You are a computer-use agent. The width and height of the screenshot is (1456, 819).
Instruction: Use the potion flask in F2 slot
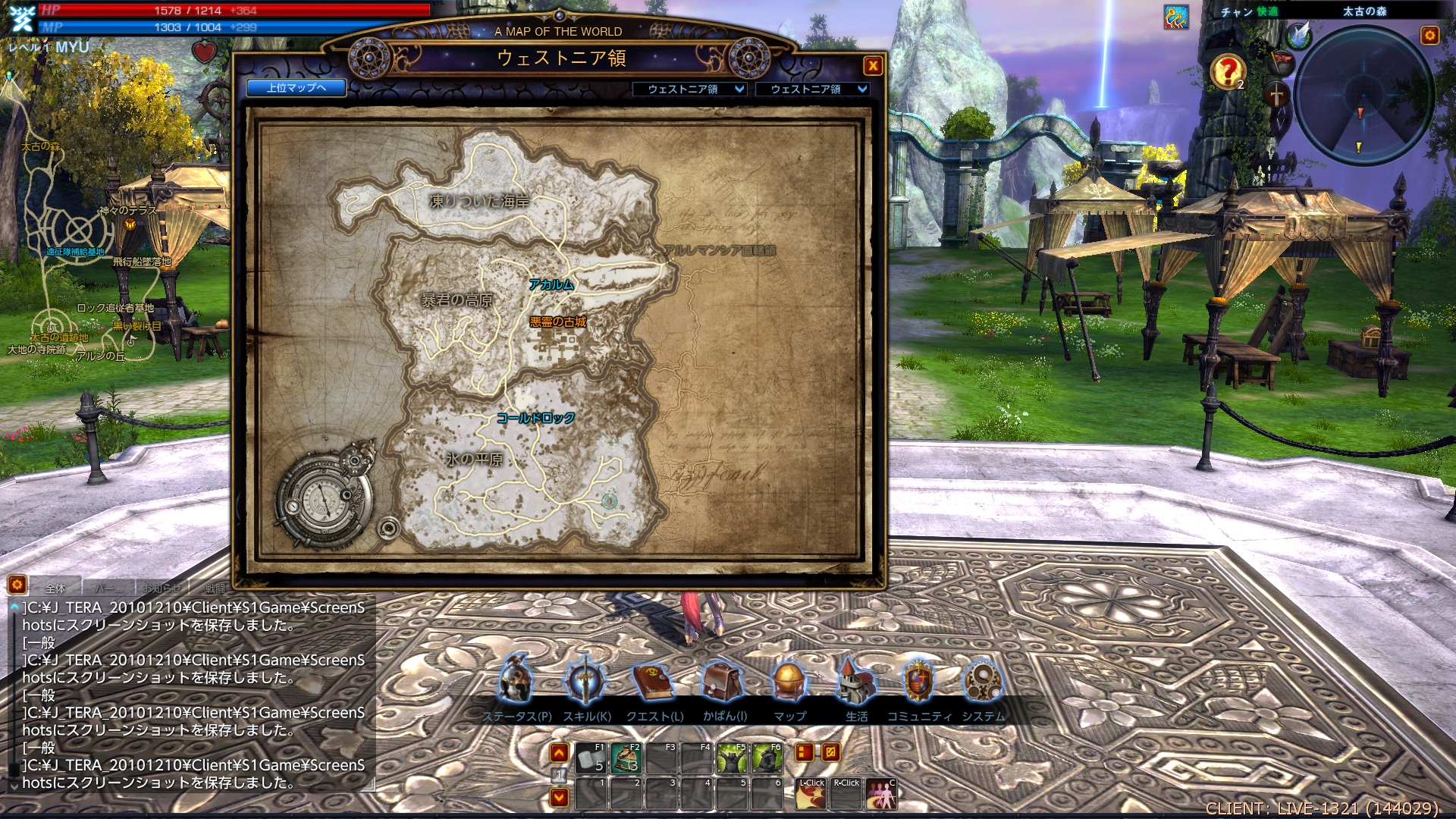click(626, 758)
